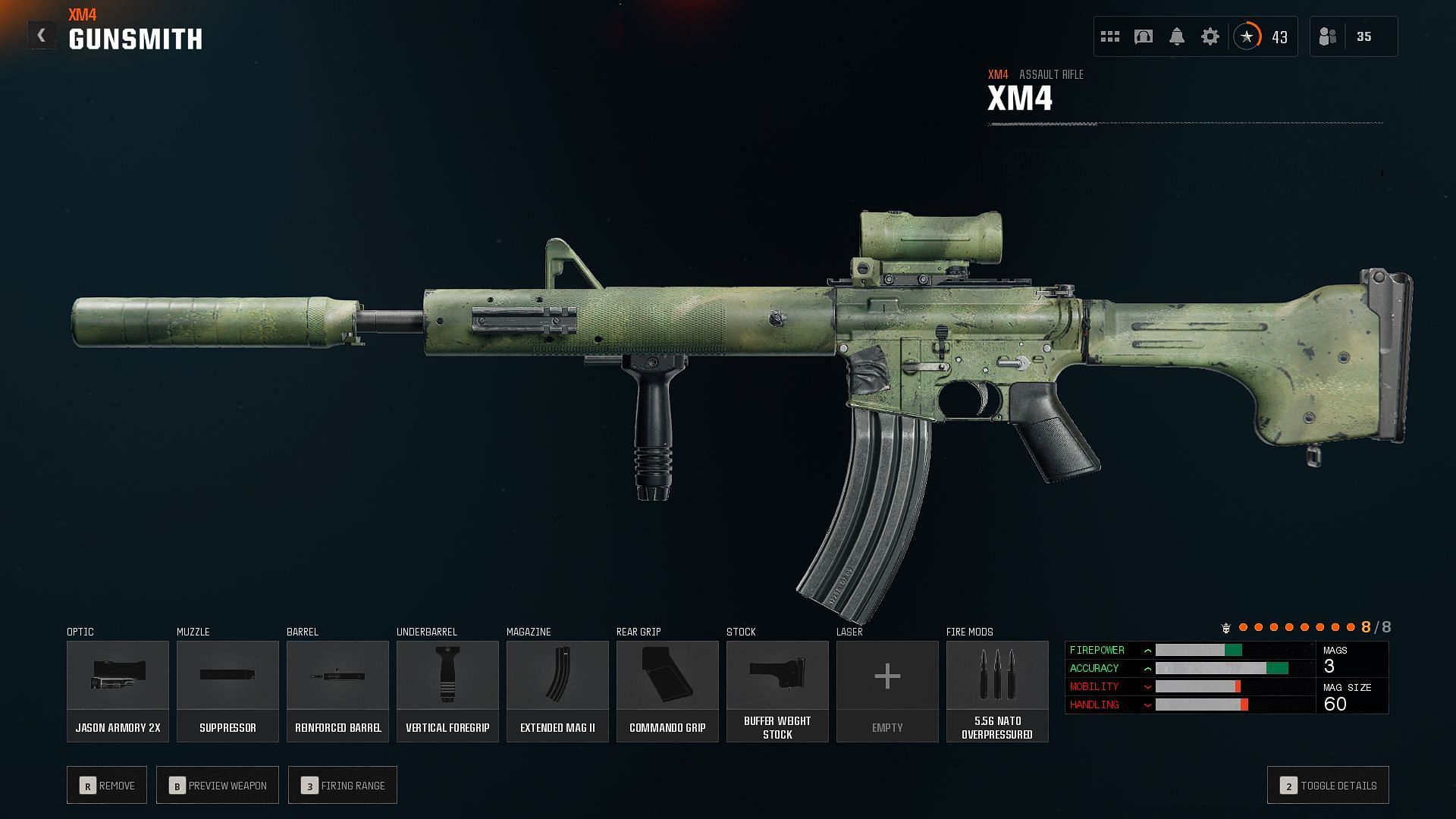Preview Weapon in full view
This screenshot has width=1456, height=819.
(x=218, y=785)
